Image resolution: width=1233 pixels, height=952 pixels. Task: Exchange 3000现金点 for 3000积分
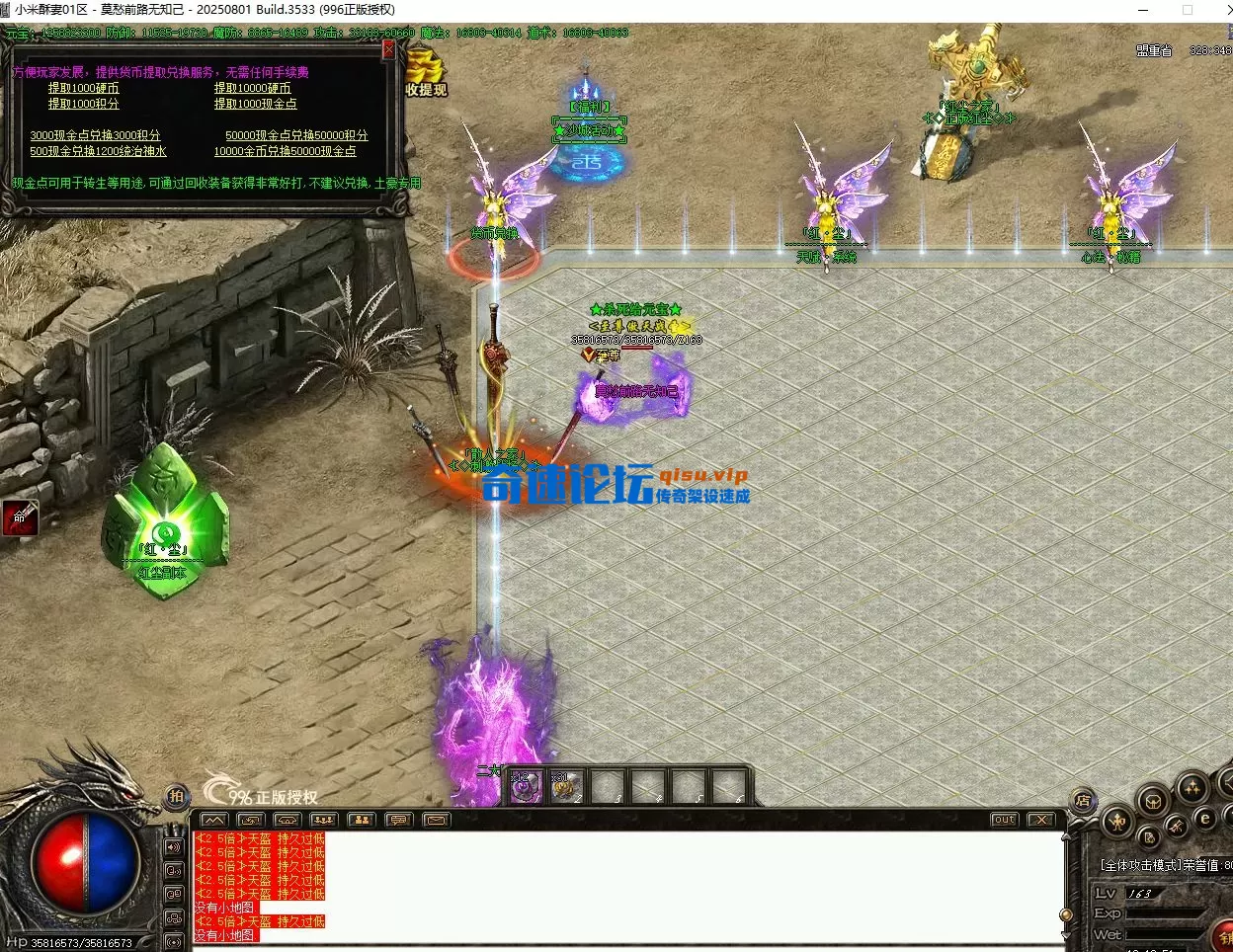[x=95, y=135]
